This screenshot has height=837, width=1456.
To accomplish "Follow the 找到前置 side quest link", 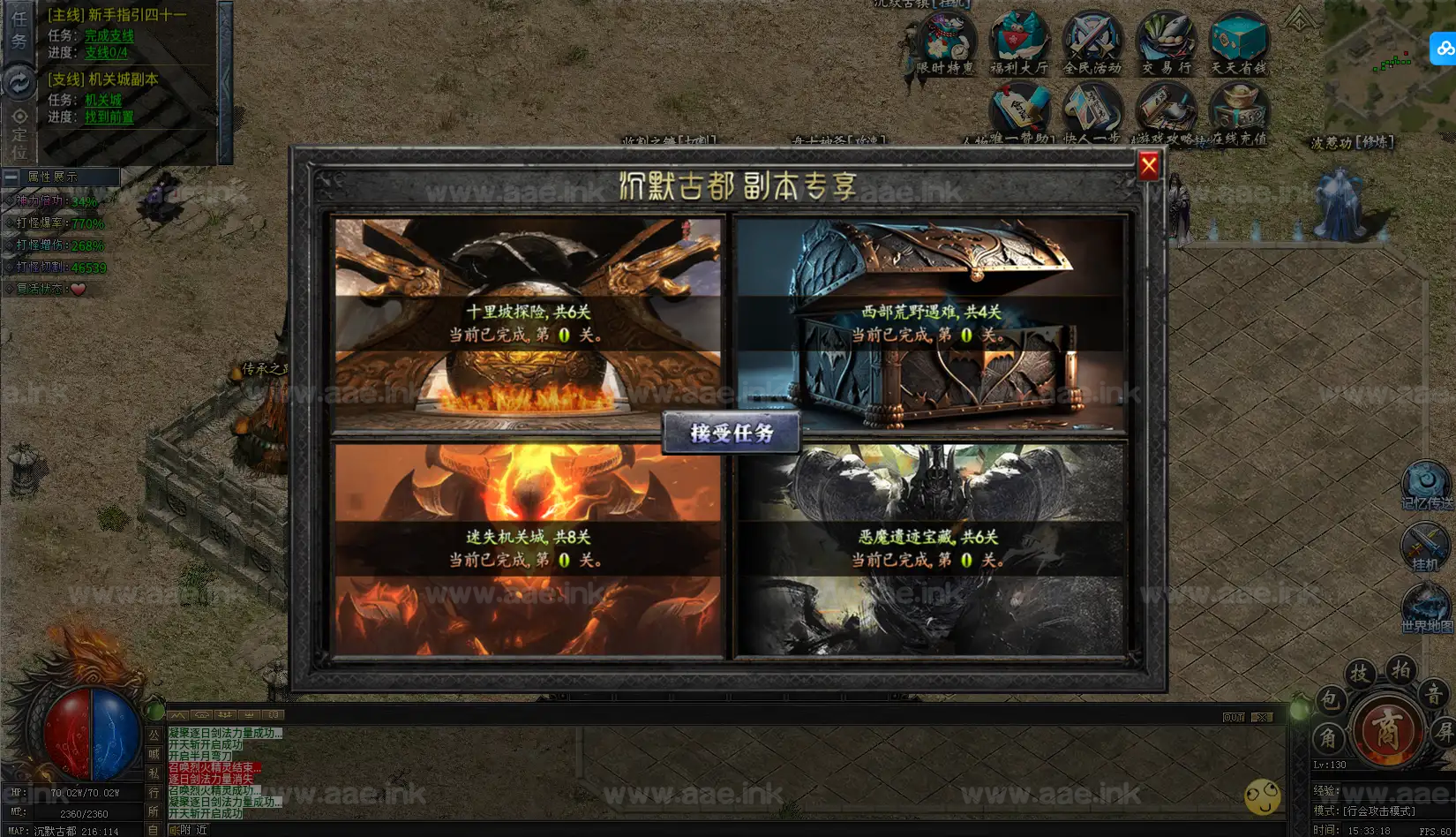I will pos(109,117).
